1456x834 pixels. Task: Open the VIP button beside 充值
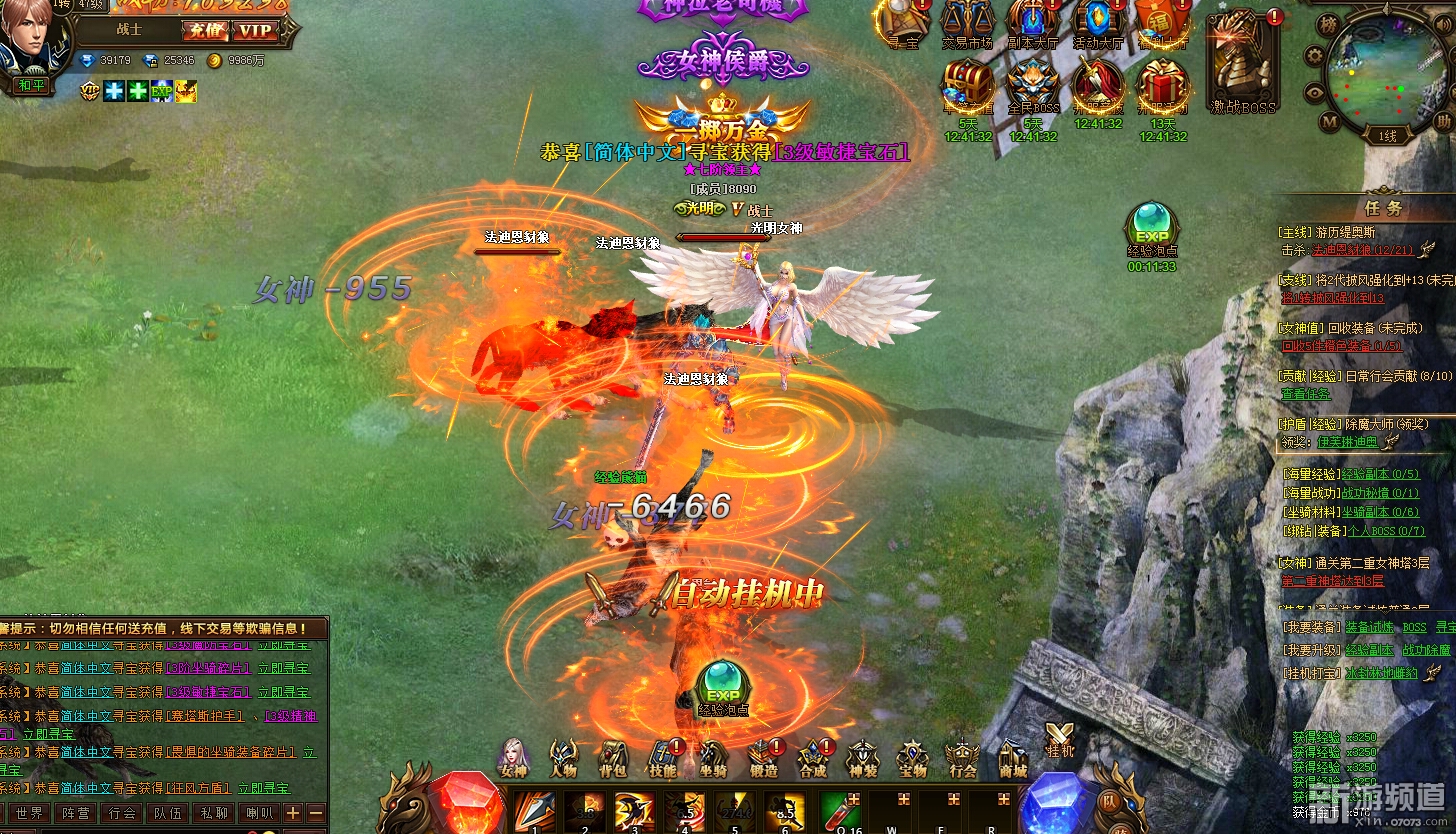point(255,31)
